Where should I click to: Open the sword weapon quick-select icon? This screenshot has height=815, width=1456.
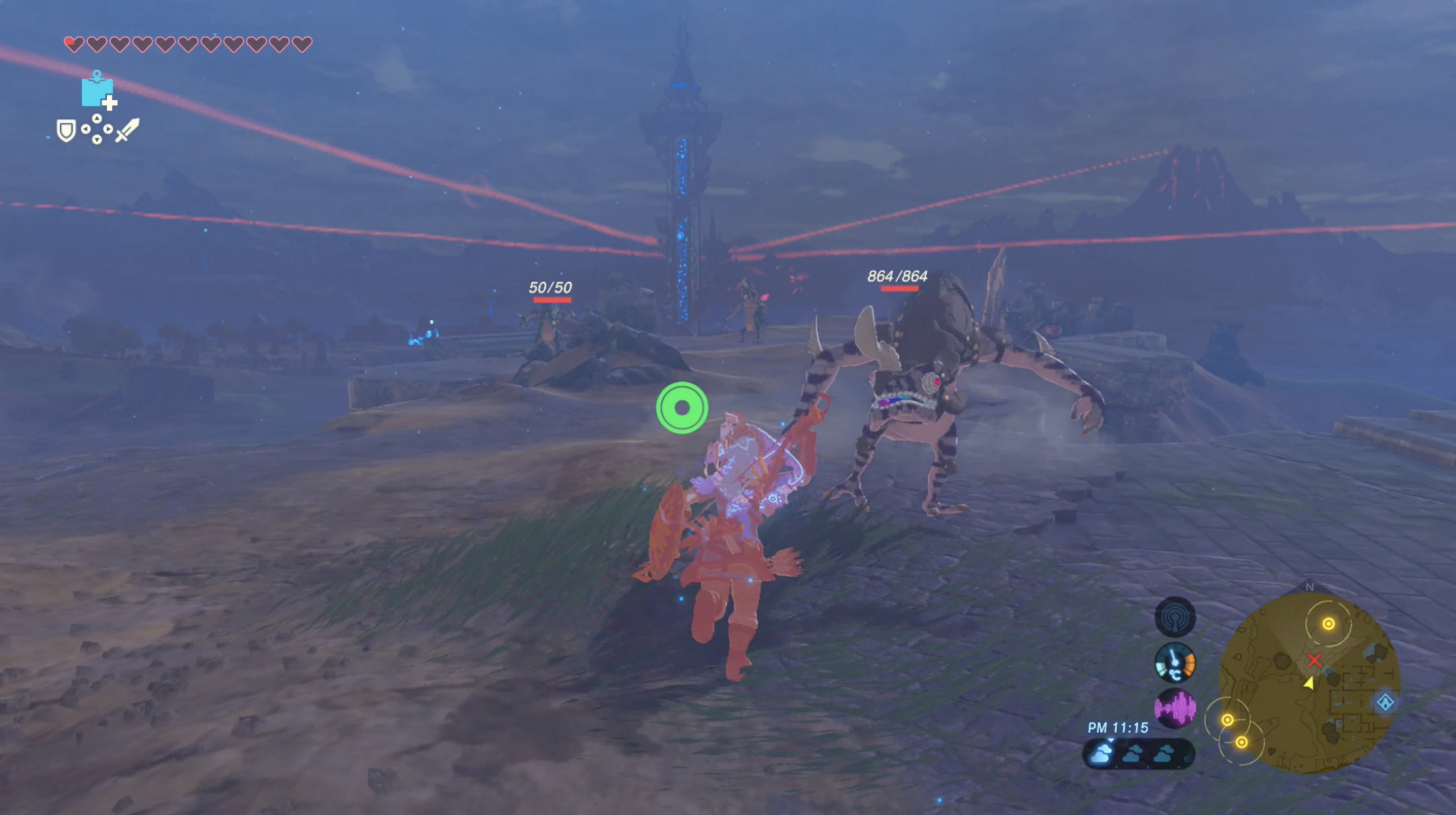coord(127,130)
